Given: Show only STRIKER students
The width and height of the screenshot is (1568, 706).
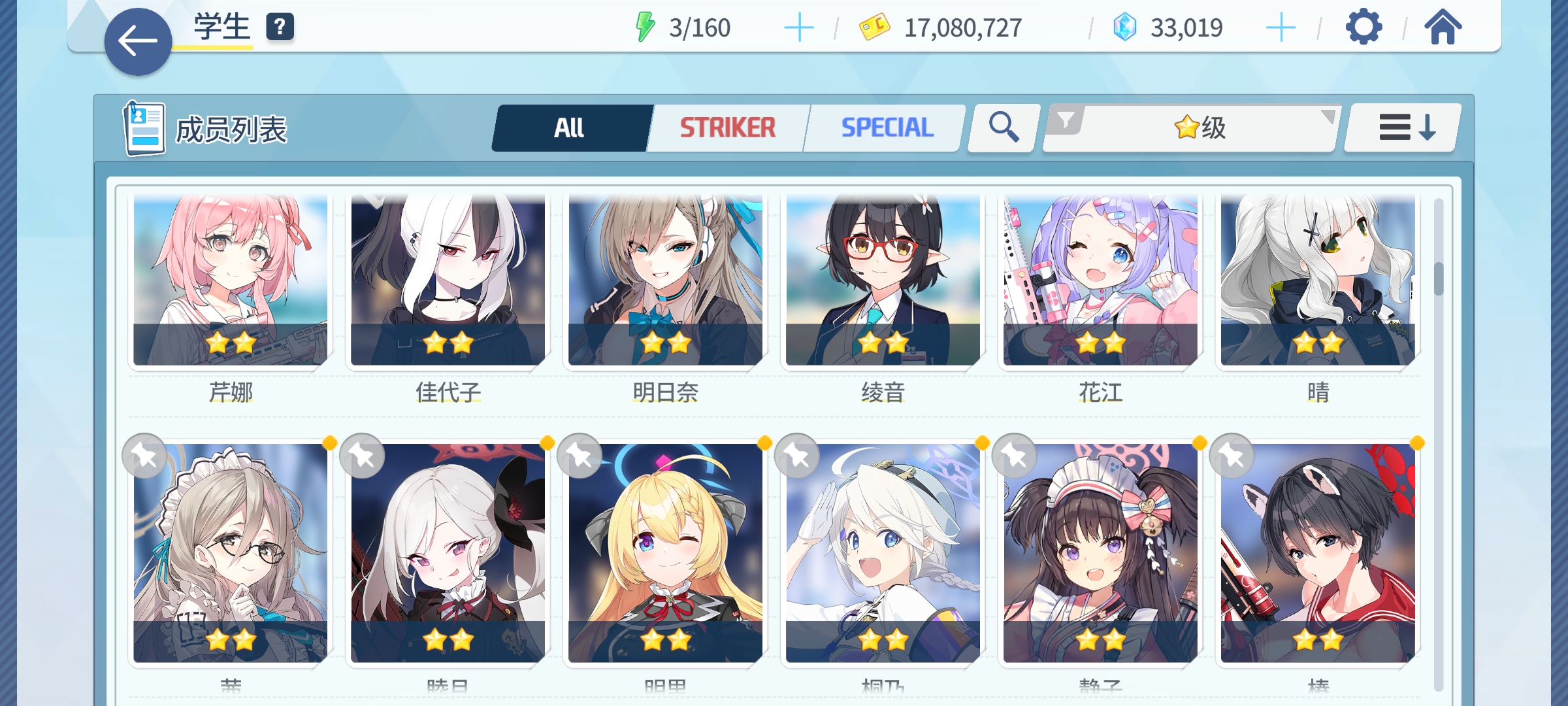Looking at the screenshot, I should 728,128.
